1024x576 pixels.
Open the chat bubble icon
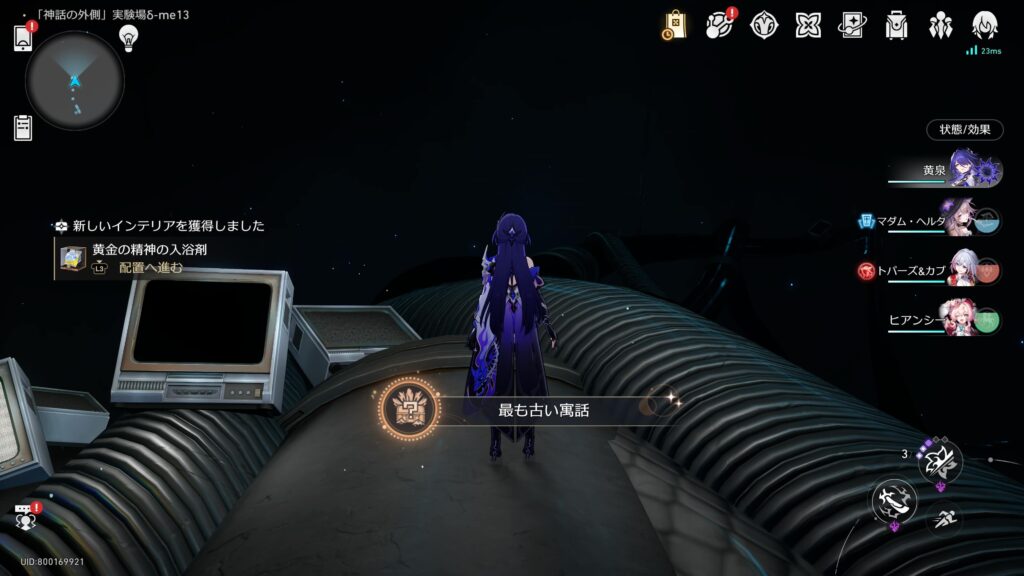tap(24, 517)
